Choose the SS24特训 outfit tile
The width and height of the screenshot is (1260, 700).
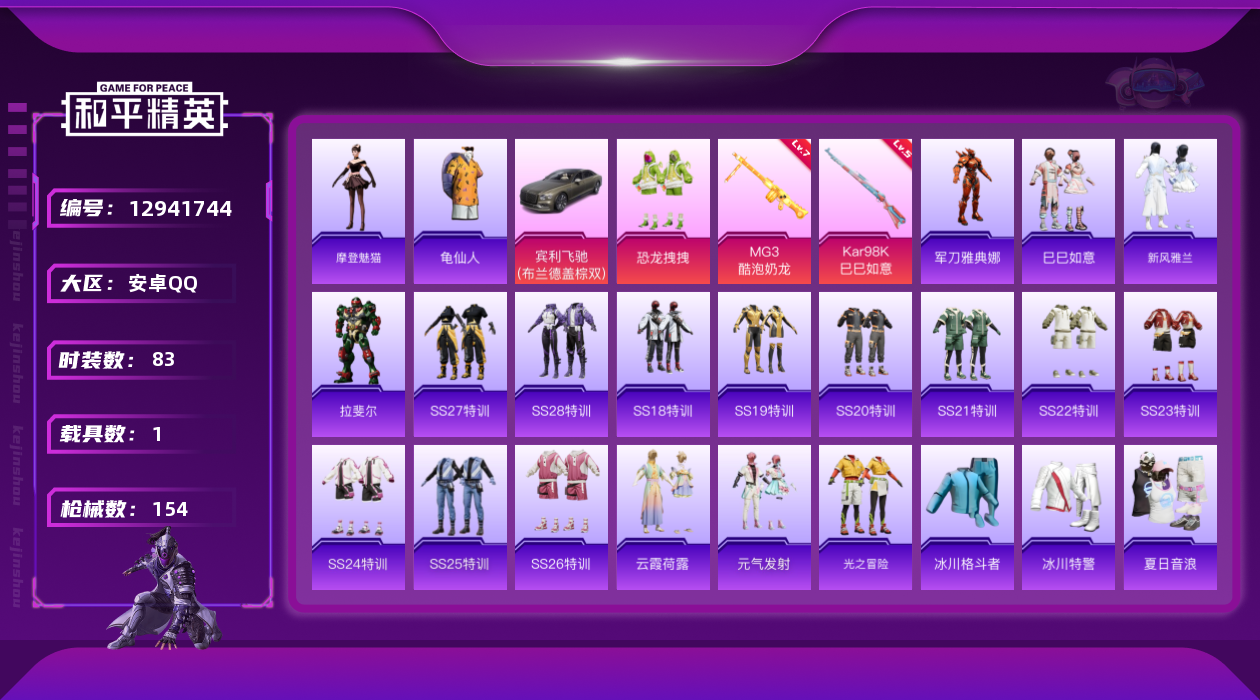coord(358,516)
